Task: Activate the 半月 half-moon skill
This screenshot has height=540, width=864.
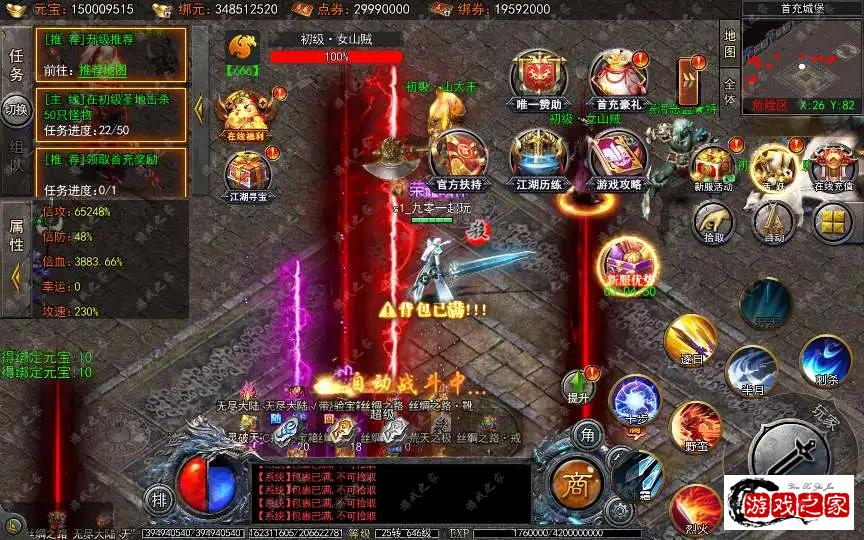Action: 751,371
